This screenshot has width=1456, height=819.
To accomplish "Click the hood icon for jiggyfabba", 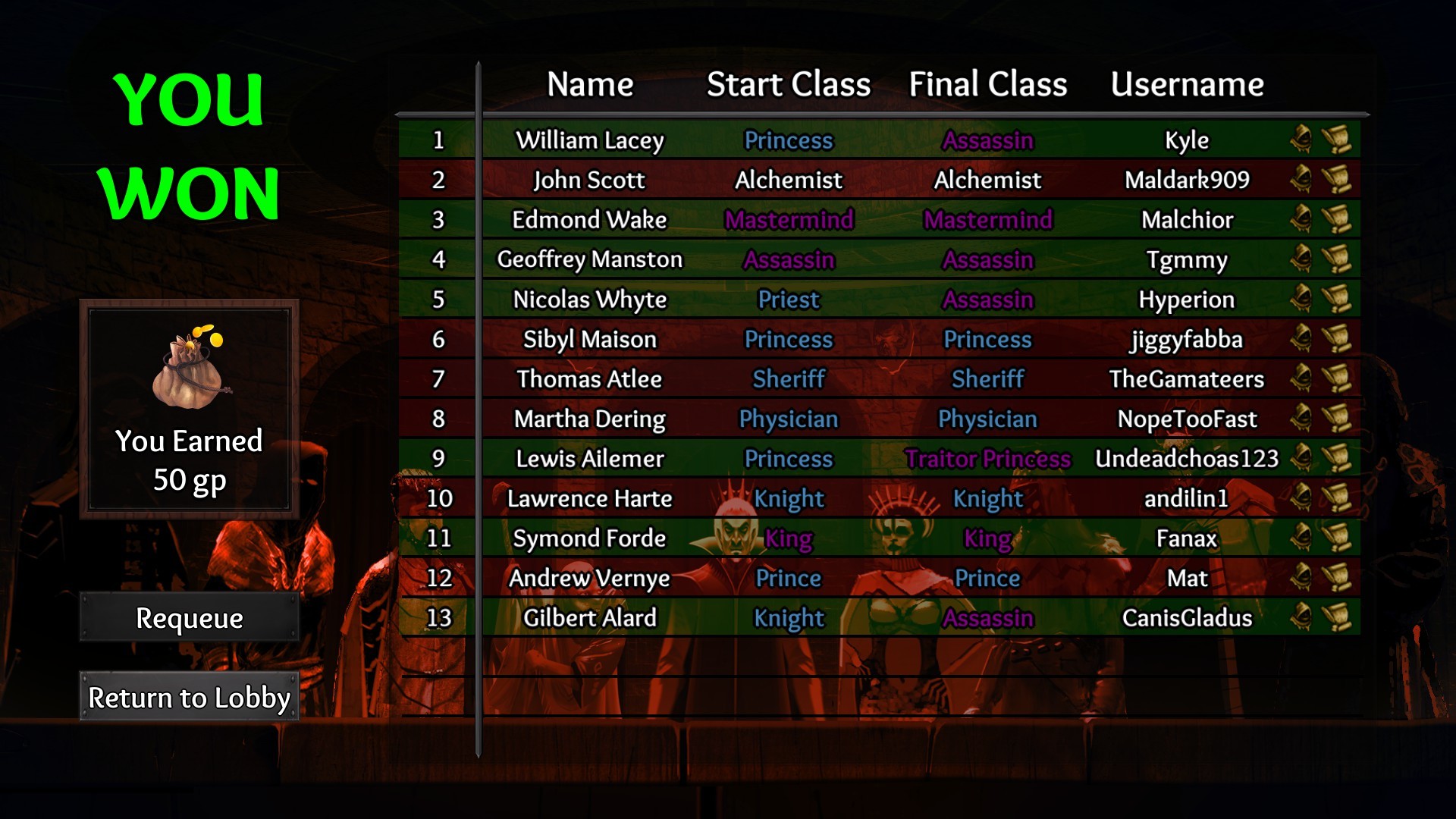I will 1301,339.
